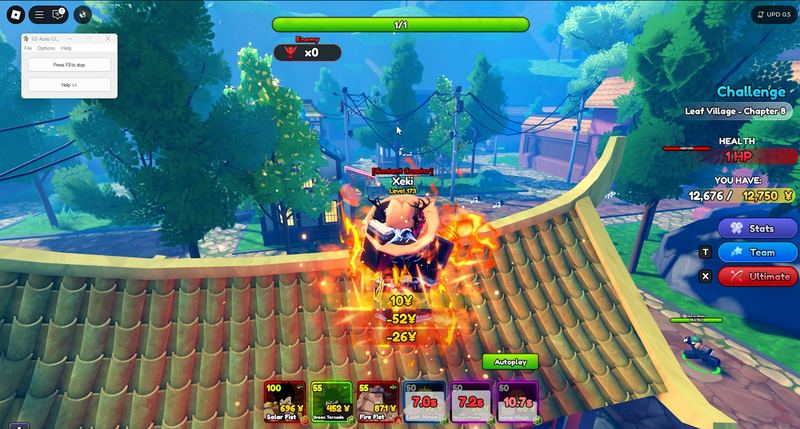Choose the Green Tornado unit card

332,400
